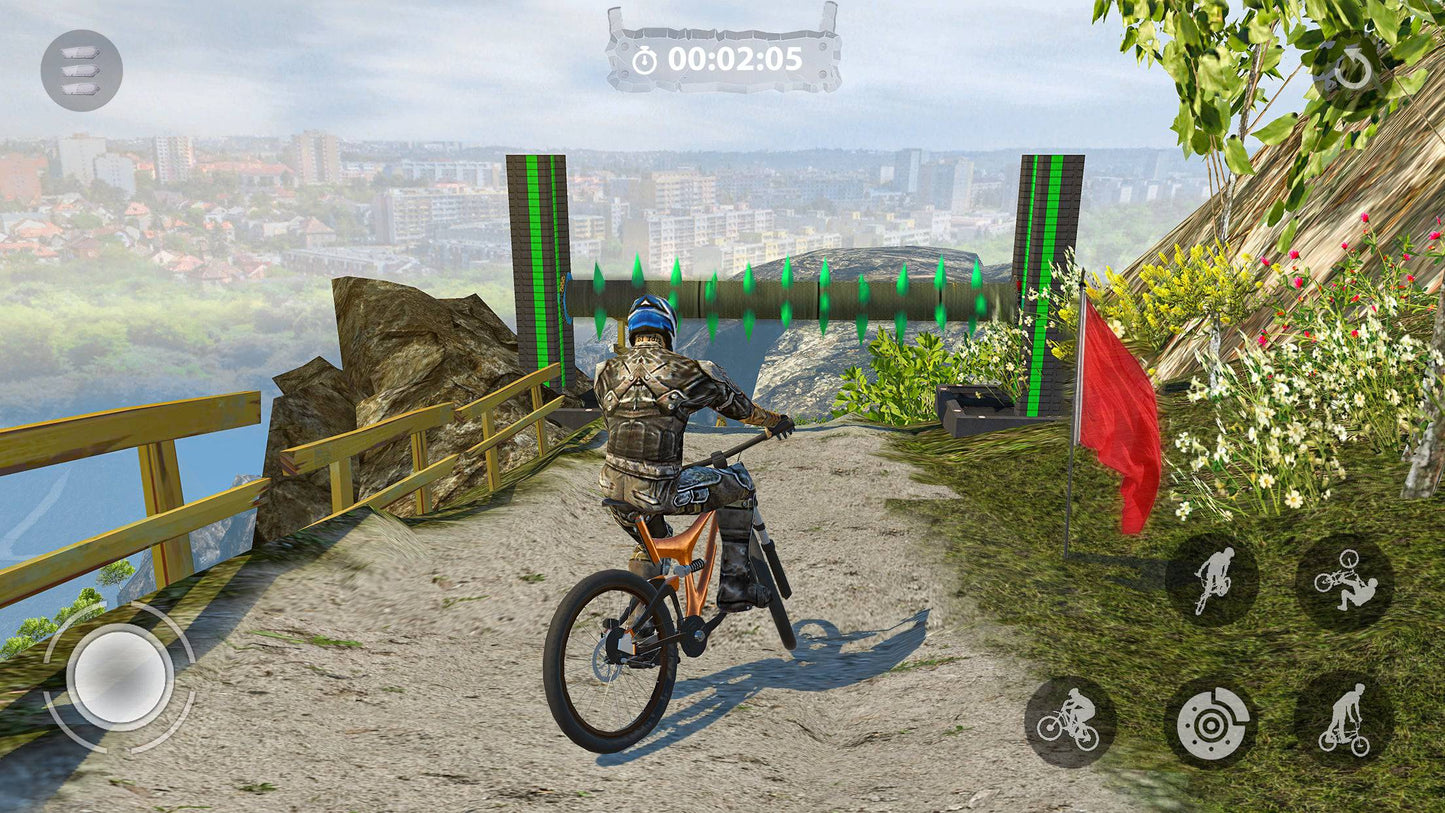This screenshot has width=1445, height=813.
Task: Click the virtual joystick knob
Action: pyautogui.click(x=120, y=677)
